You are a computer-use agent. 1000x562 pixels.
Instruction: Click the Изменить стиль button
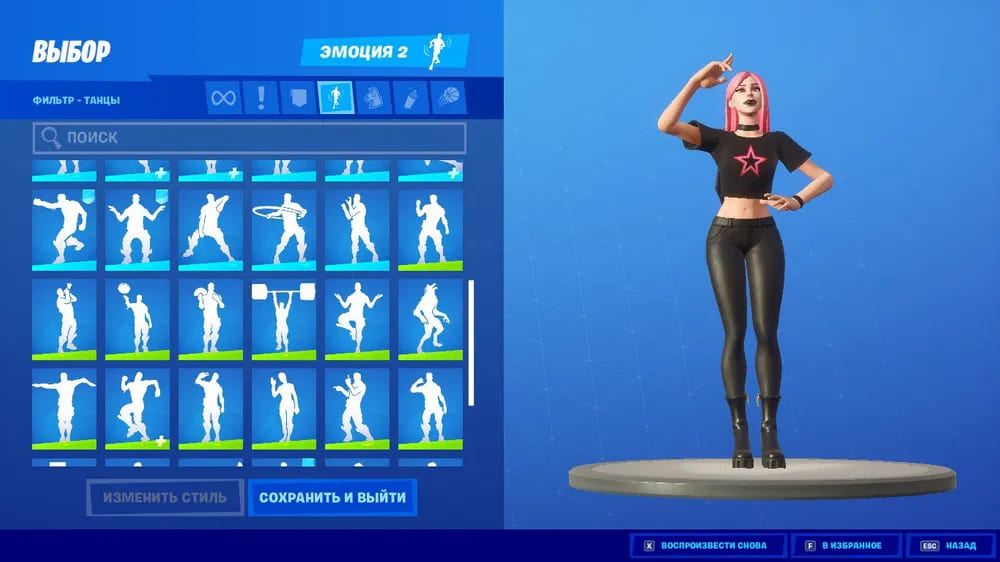pos(164,497)
